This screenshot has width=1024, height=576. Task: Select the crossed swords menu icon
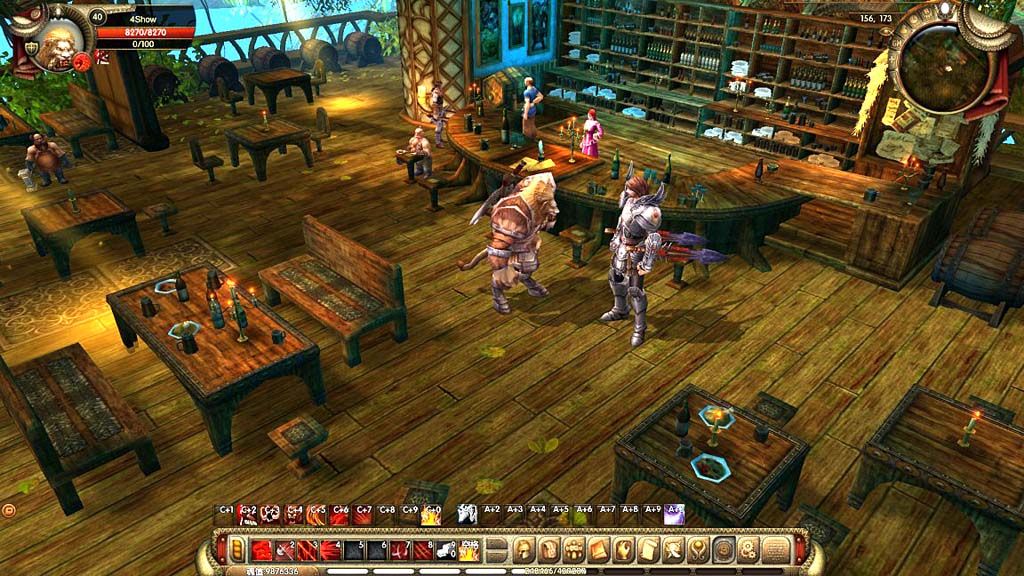pos(674,549)
